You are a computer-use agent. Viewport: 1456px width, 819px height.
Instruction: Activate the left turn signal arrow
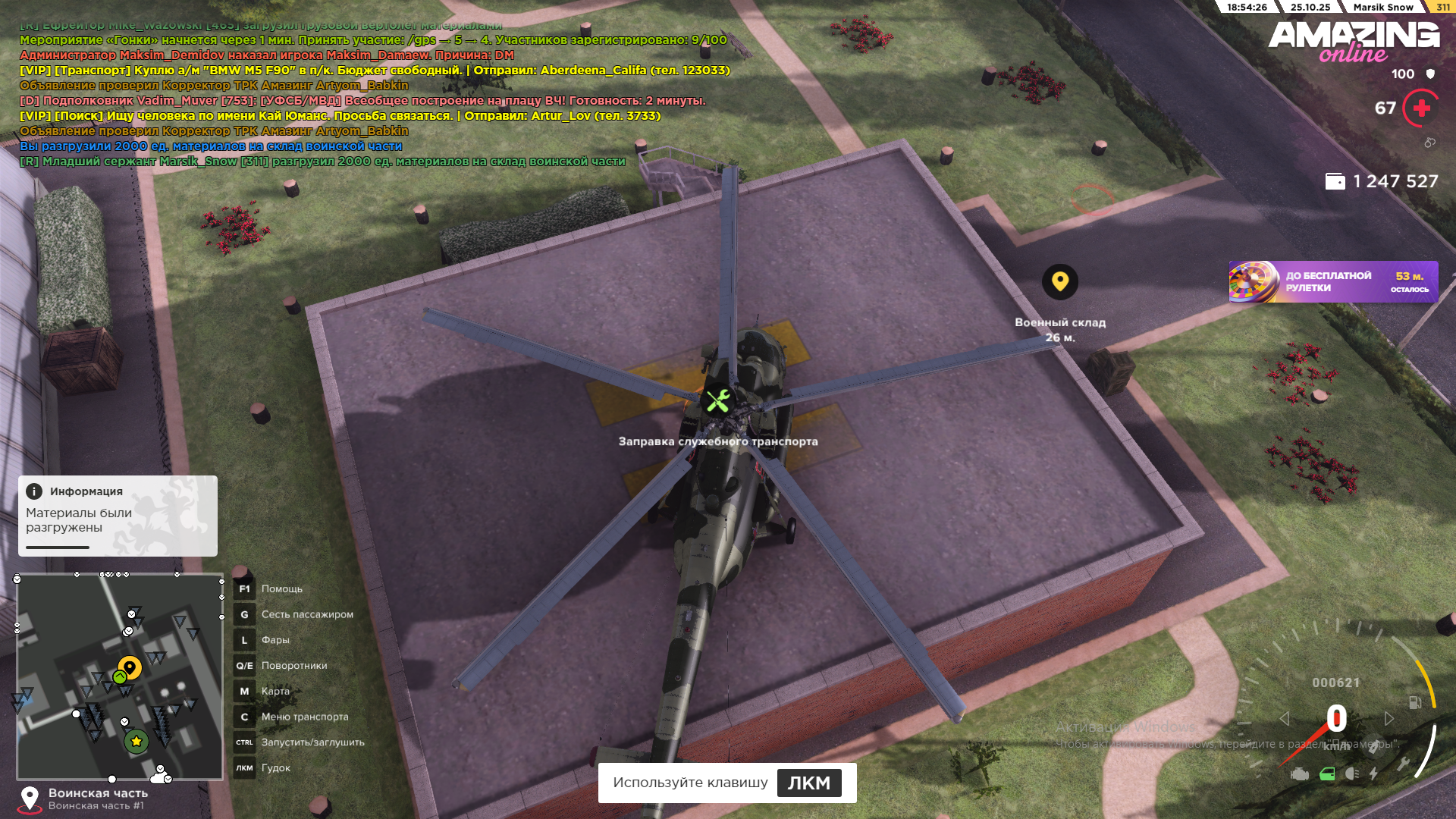tap(1284, 718)
